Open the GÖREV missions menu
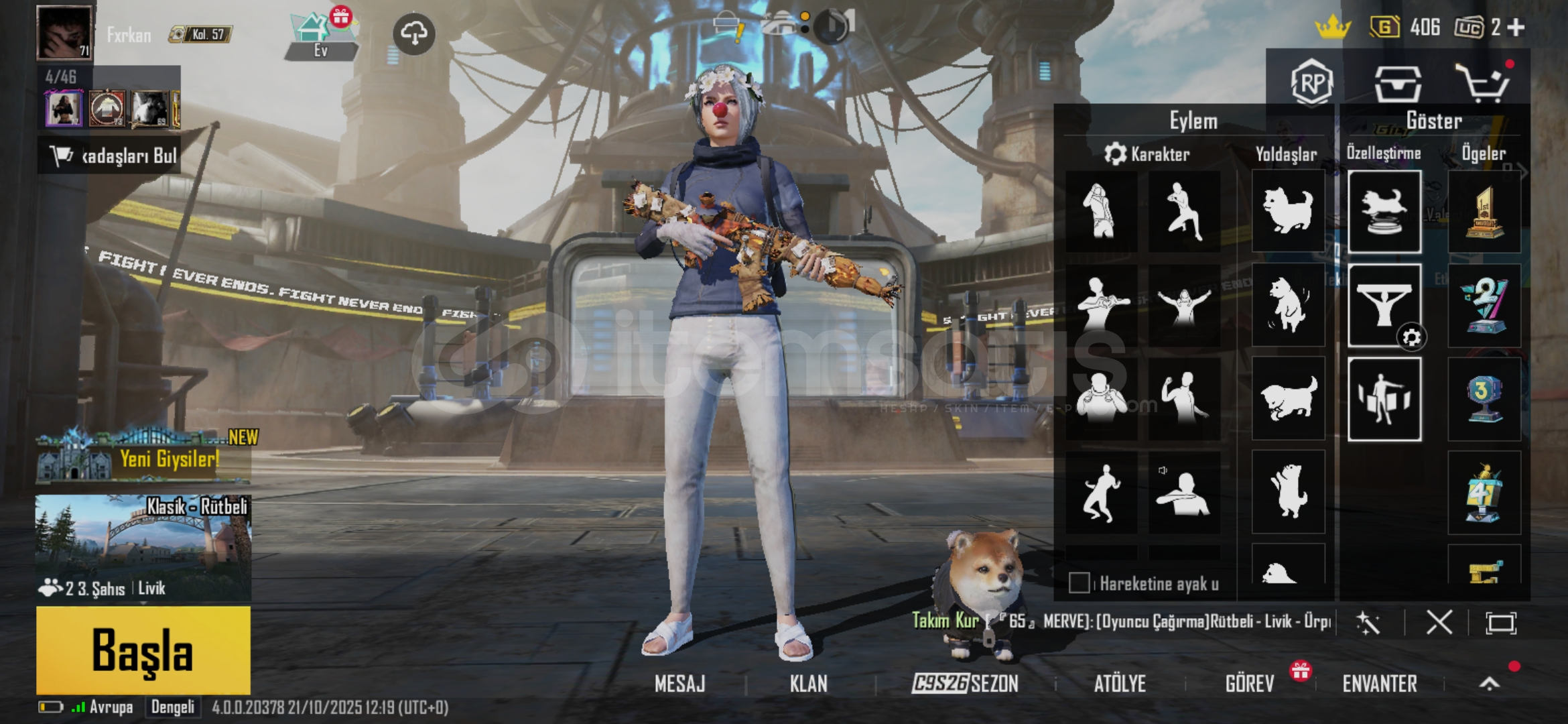Image resolution: width=1568 pixels, height=724 pixels. click(1250, 684)
